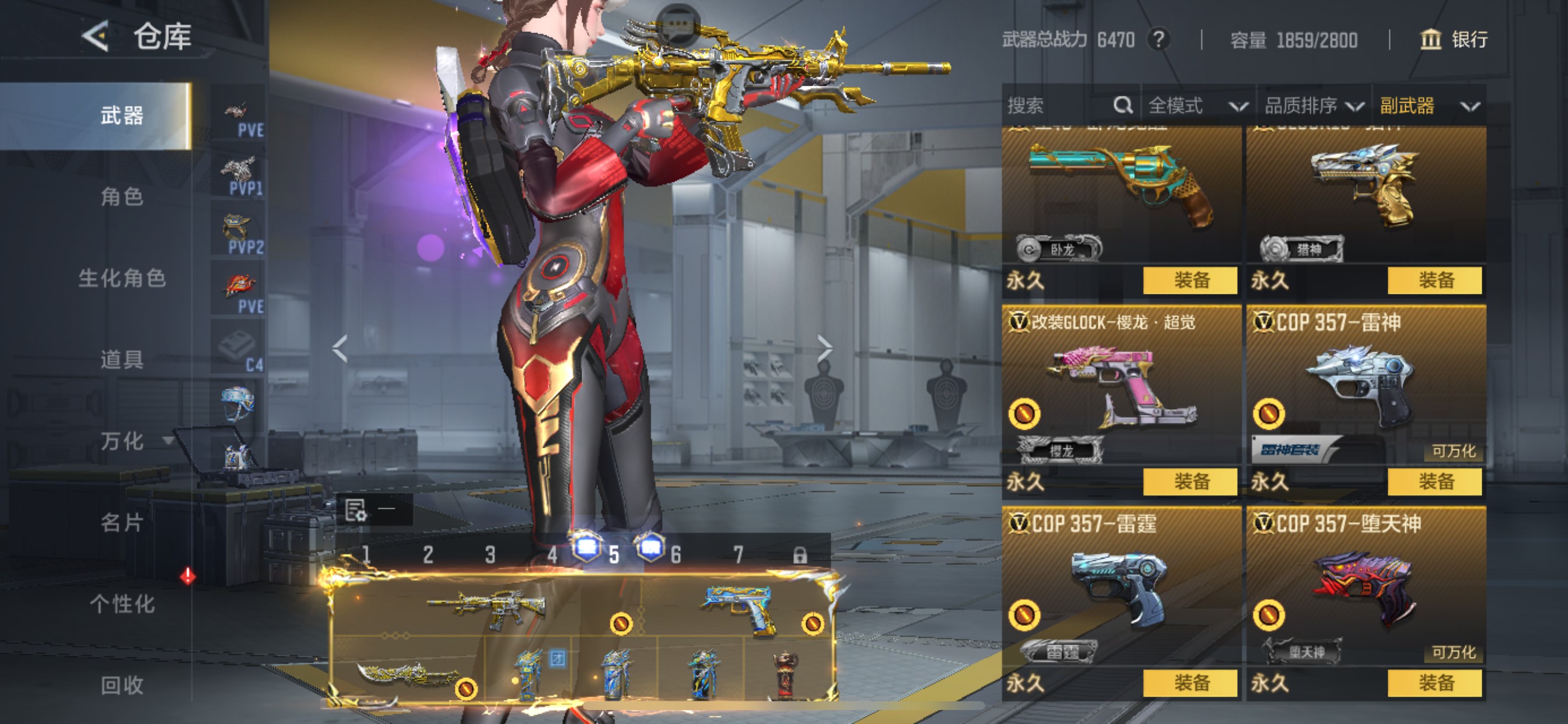Viewport: 1568px width, 724px height.
Task: Switch to the 生化角色 category
Action: (x=122, y=279)
